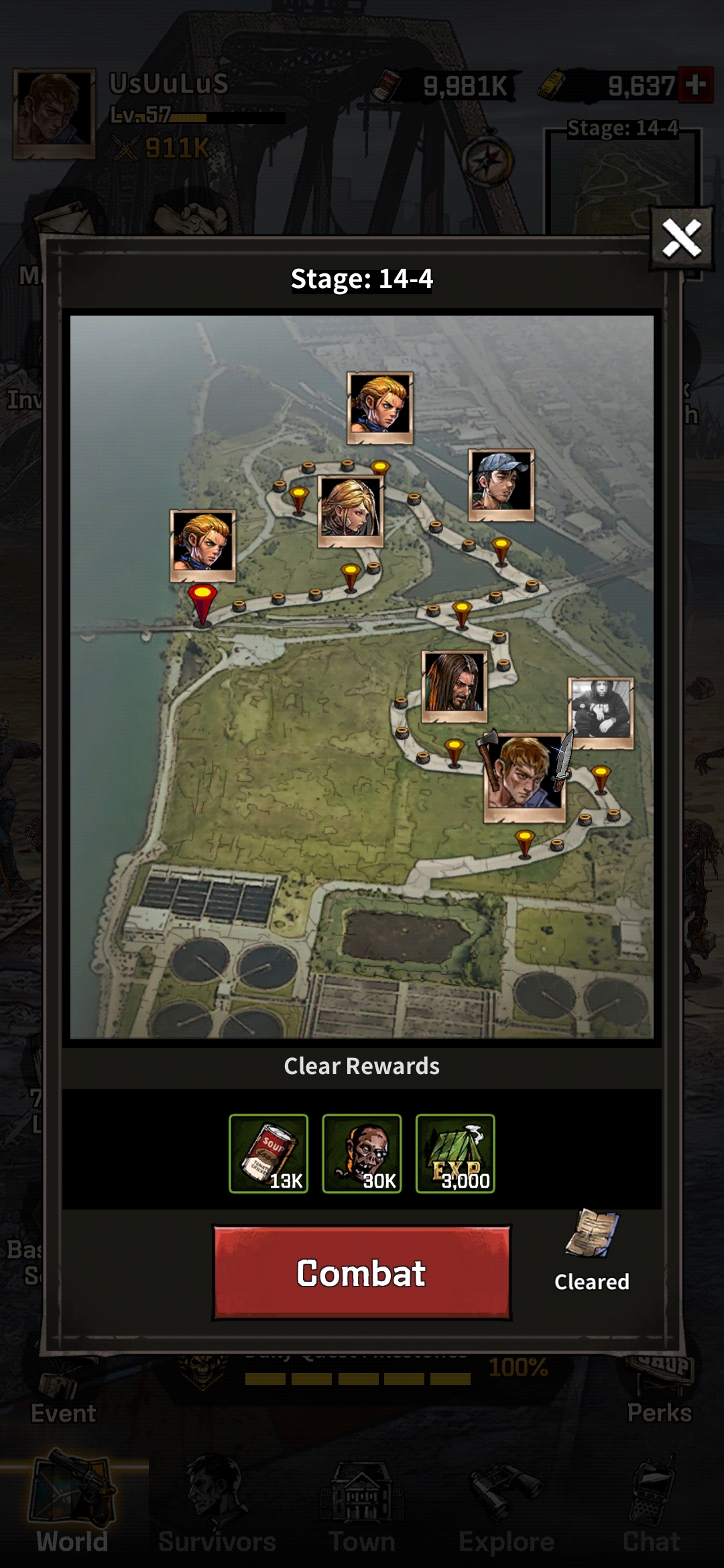Select the player portrait with axe and knife

[x=524, y=776]
